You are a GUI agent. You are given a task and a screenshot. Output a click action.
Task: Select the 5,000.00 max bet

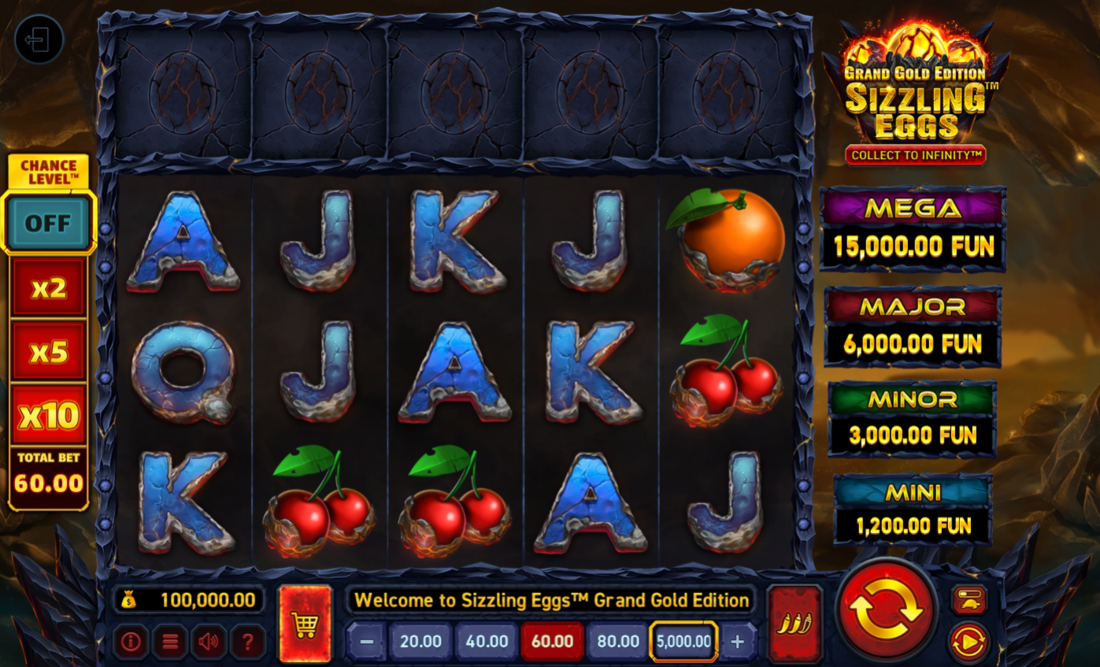(x=684, y=641)
